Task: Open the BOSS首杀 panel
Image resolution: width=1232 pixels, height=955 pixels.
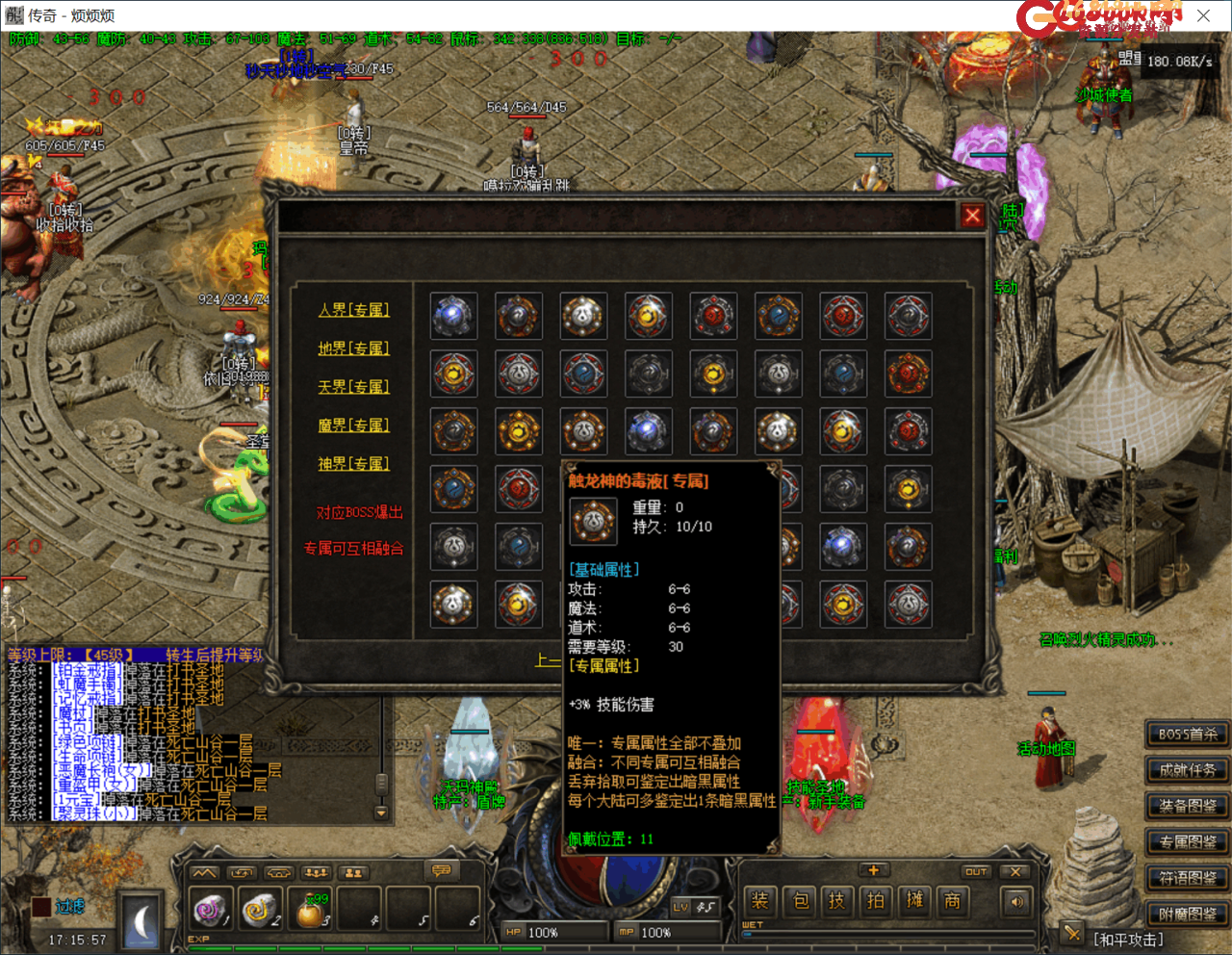Action: click(x=1187, y=735)
